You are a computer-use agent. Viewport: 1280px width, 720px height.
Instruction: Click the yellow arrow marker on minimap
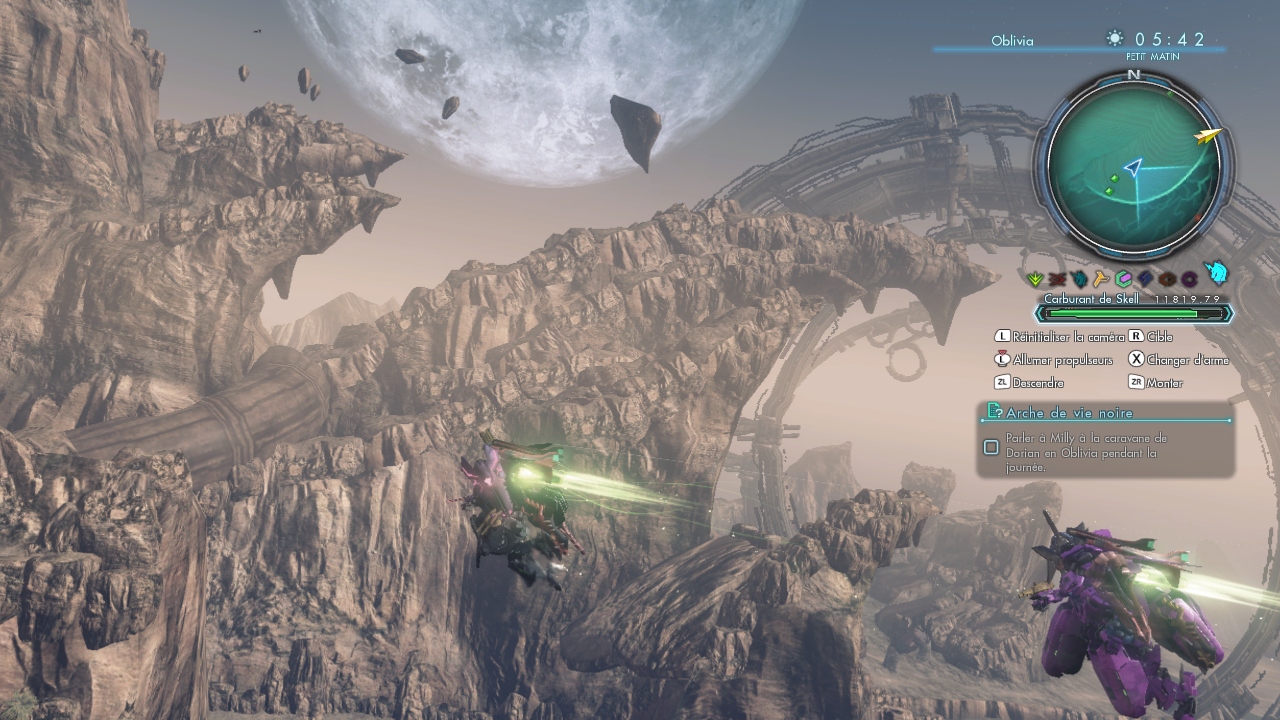click(x=1209, y=136)
